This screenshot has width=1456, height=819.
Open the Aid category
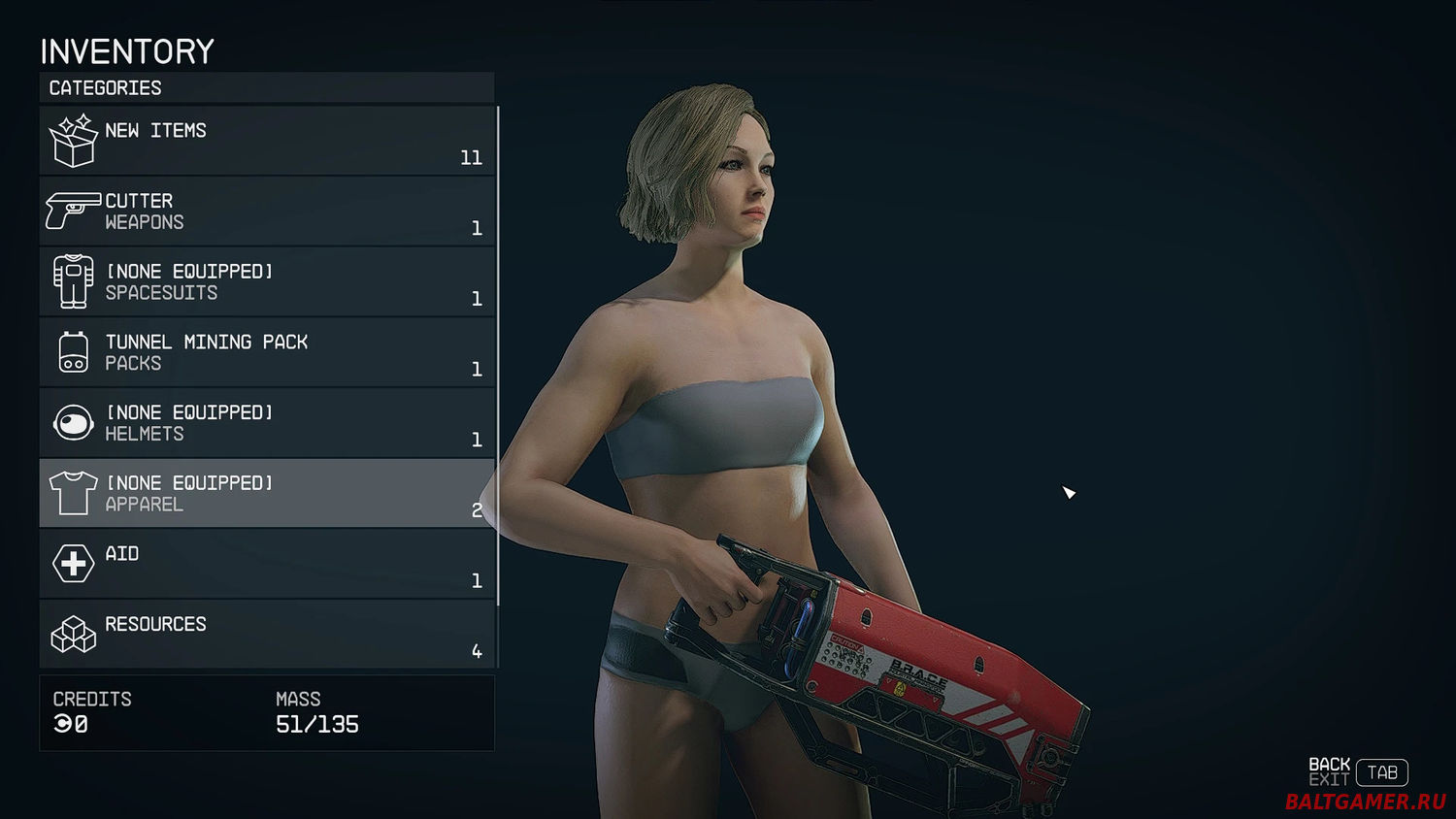tap(267, 564)
